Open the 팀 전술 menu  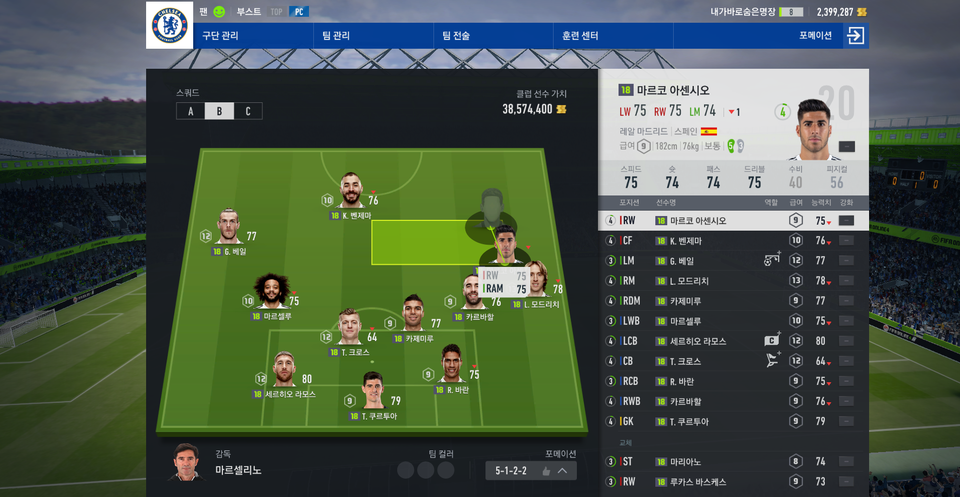[456, 36]
